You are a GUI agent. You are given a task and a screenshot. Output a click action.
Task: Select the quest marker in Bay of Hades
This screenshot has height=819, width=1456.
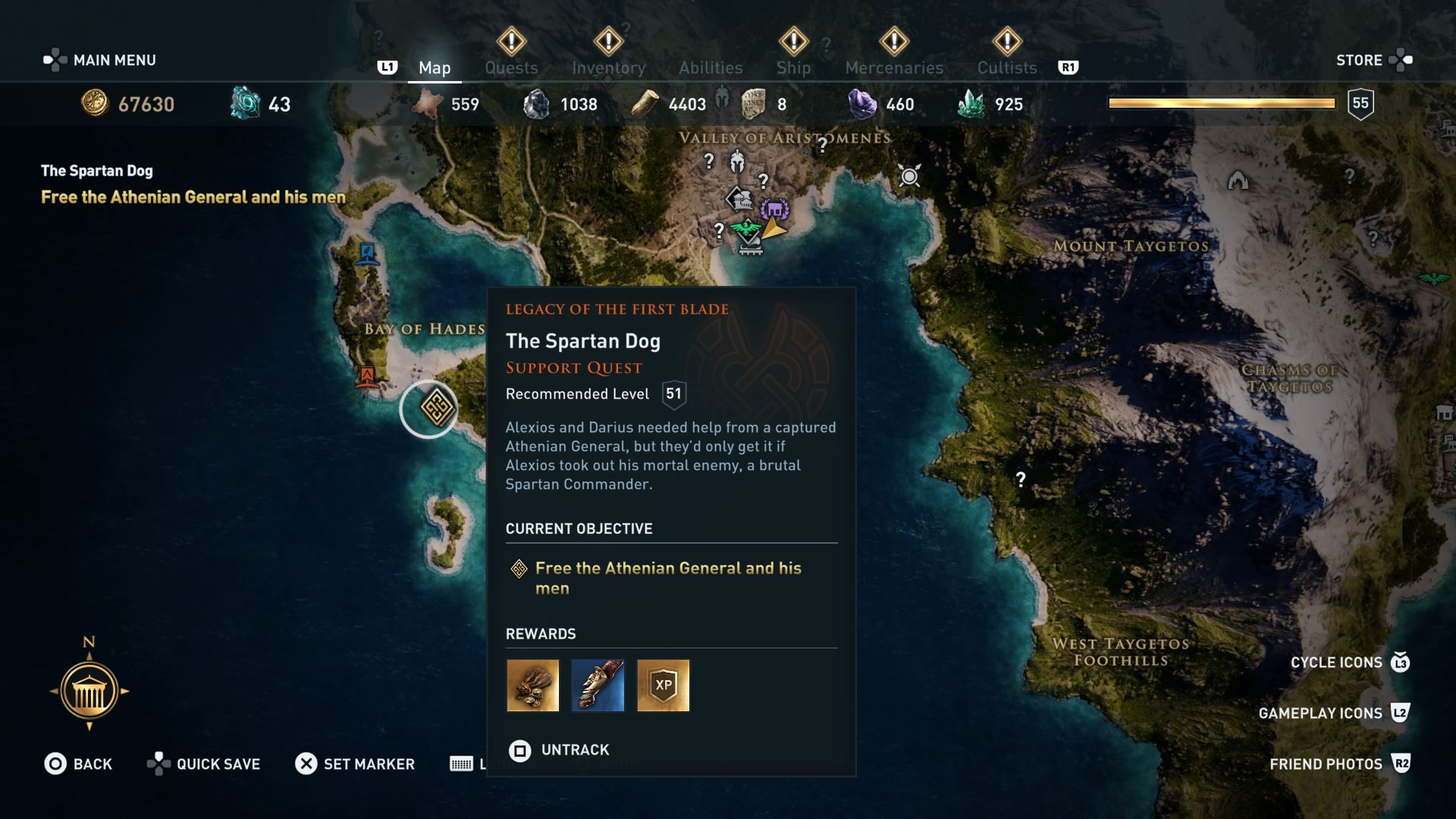pyautogui.click(x=430, y=408)
